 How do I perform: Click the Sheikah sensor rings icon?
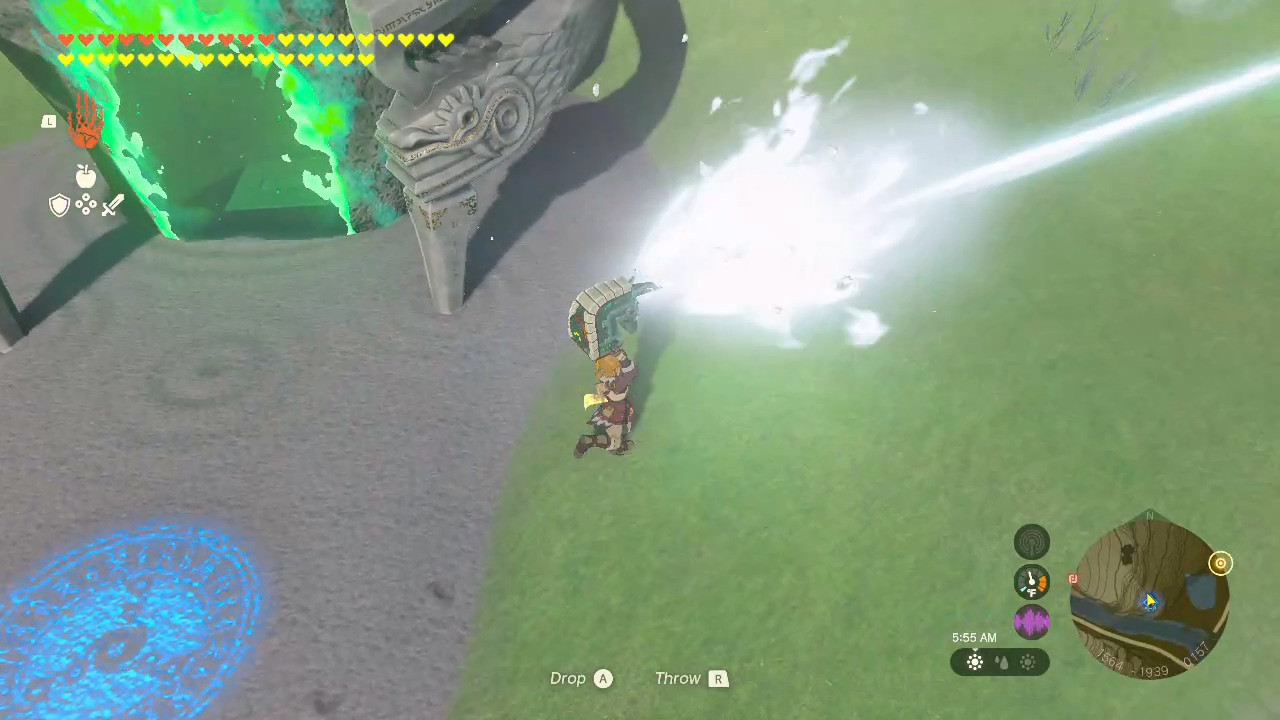tap(1031, 540)
